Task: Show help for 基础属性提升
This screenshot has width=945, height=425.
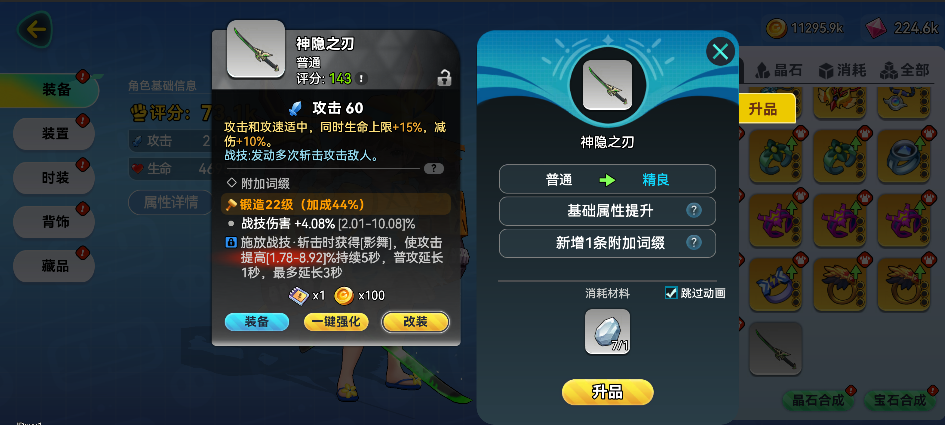Action: click(x=693, y=210)
